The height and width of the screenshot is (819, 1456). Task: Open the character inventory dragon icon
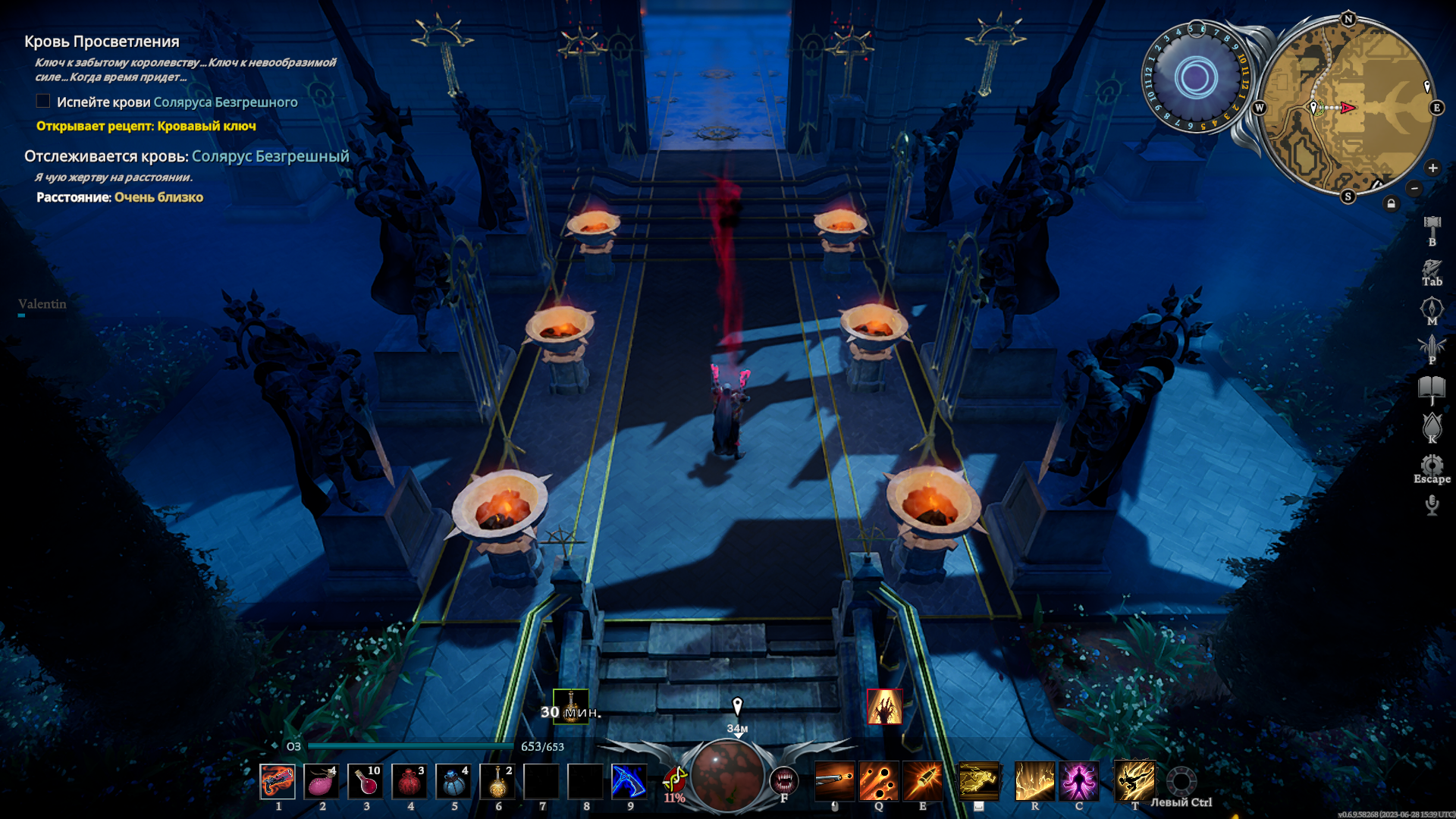click(1432, 268)
